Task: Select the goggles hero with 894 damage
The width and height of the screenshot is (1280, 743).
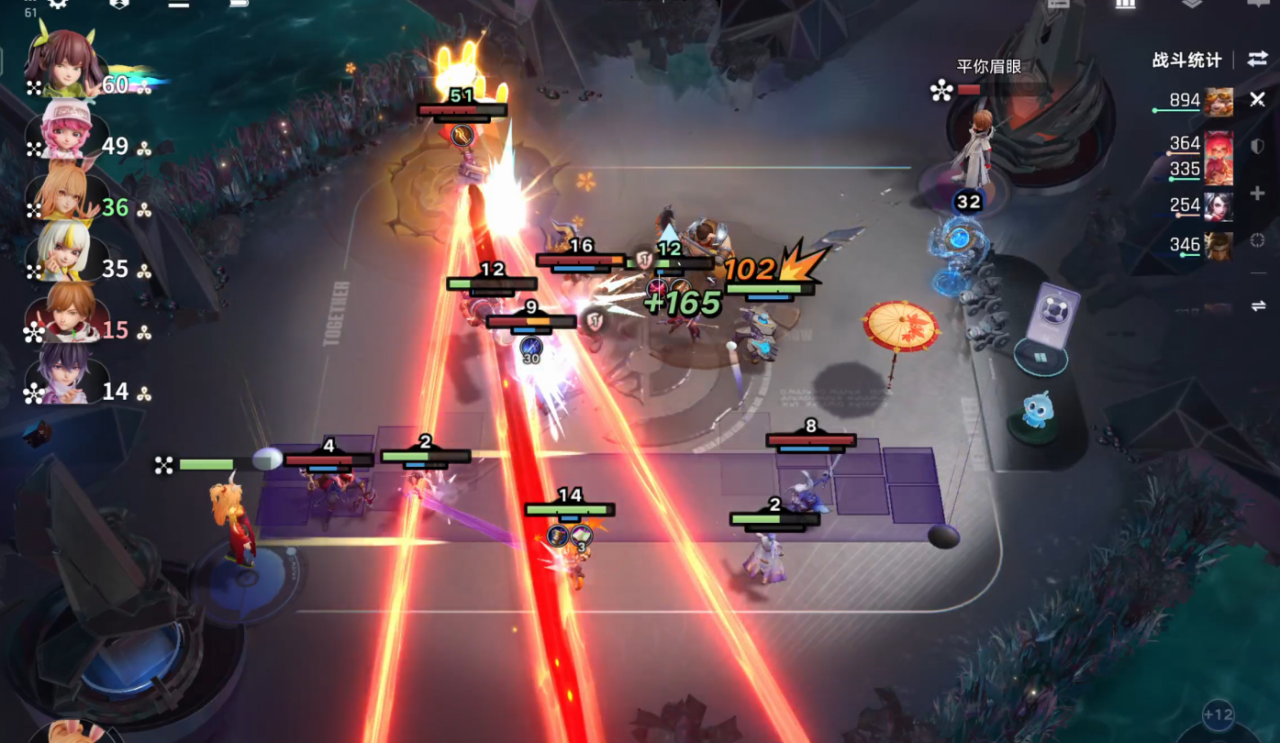Action: point(1218,102)
